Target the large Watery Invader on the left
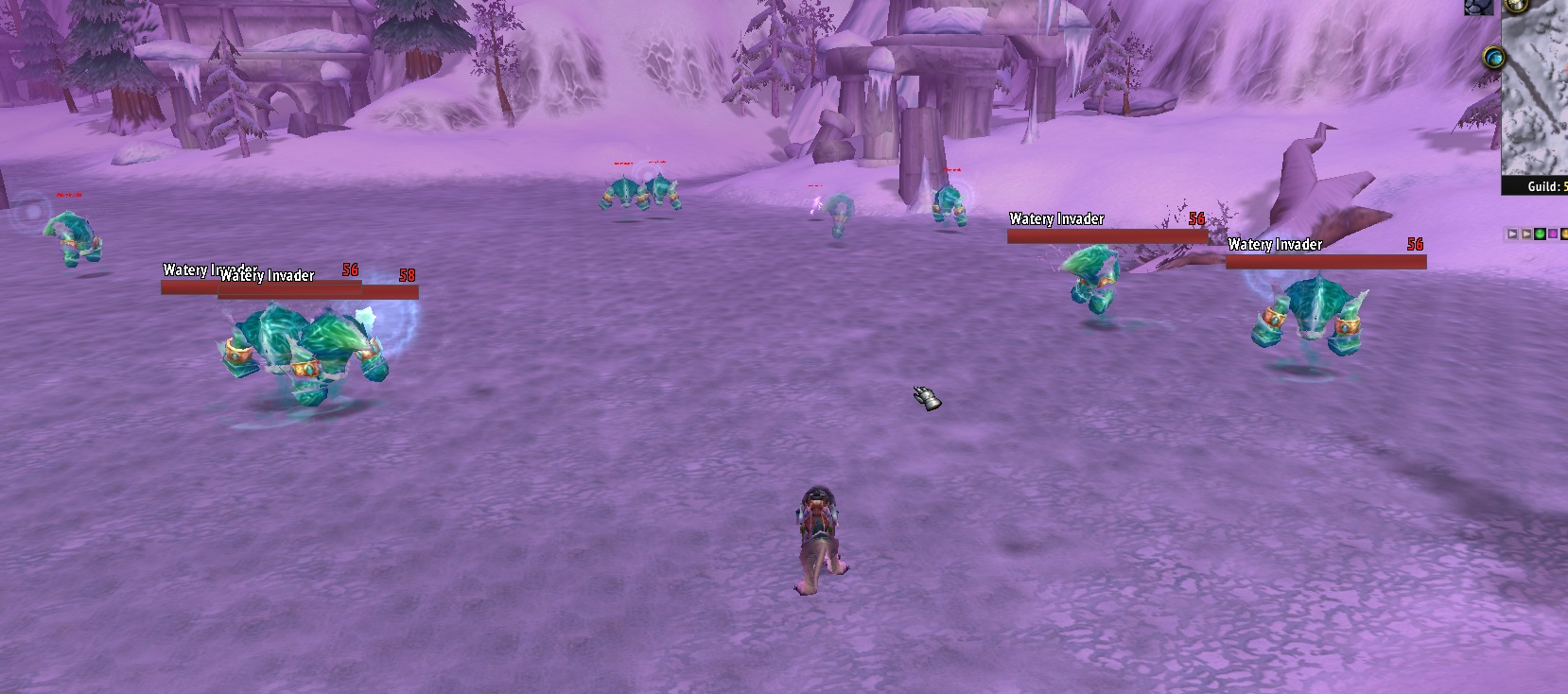This screenshot has width=1568, height=694. [303, 350]
